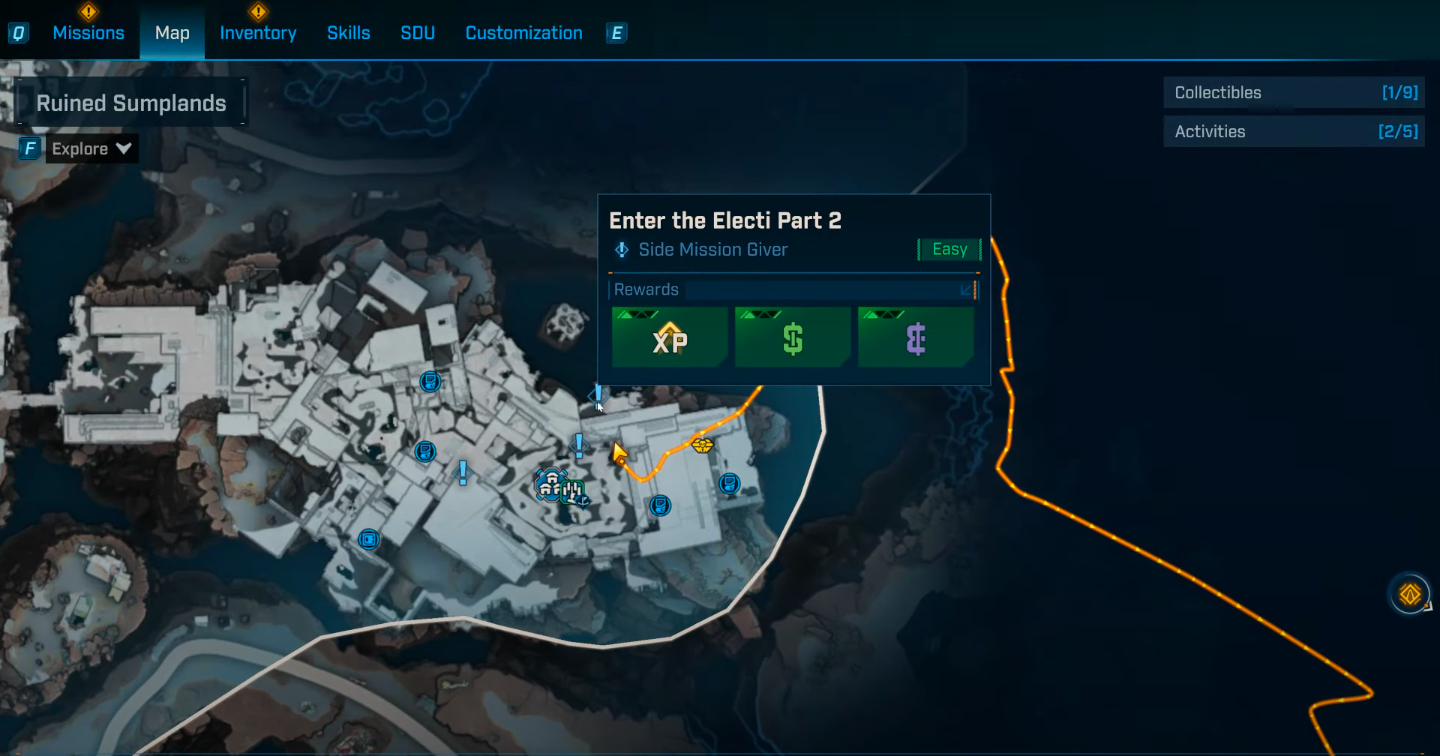The image size is (1440, 756).
Task: Click the orange diamond waypoint icon
Action: click(x=1409, y=595)
